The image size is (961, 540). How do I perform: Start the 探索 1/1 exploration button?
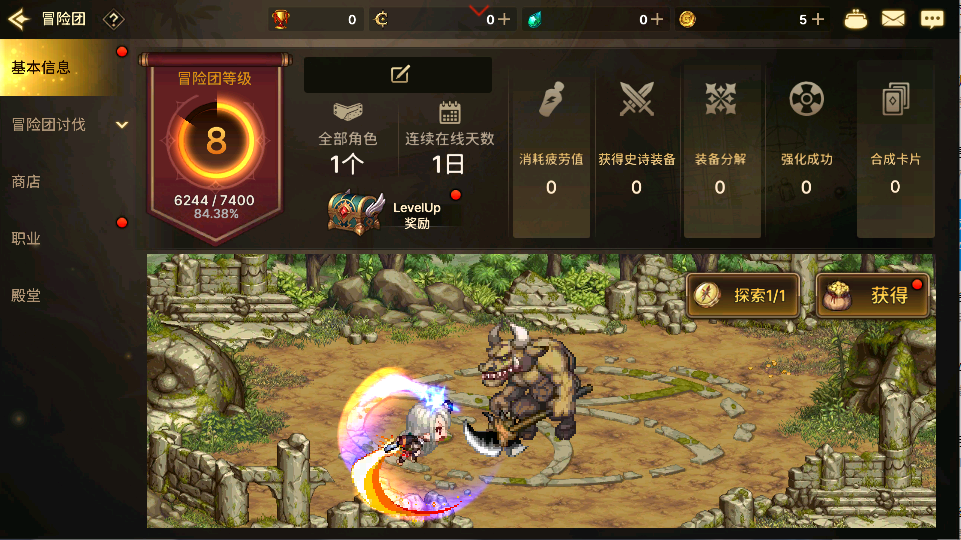pos(743,295)
